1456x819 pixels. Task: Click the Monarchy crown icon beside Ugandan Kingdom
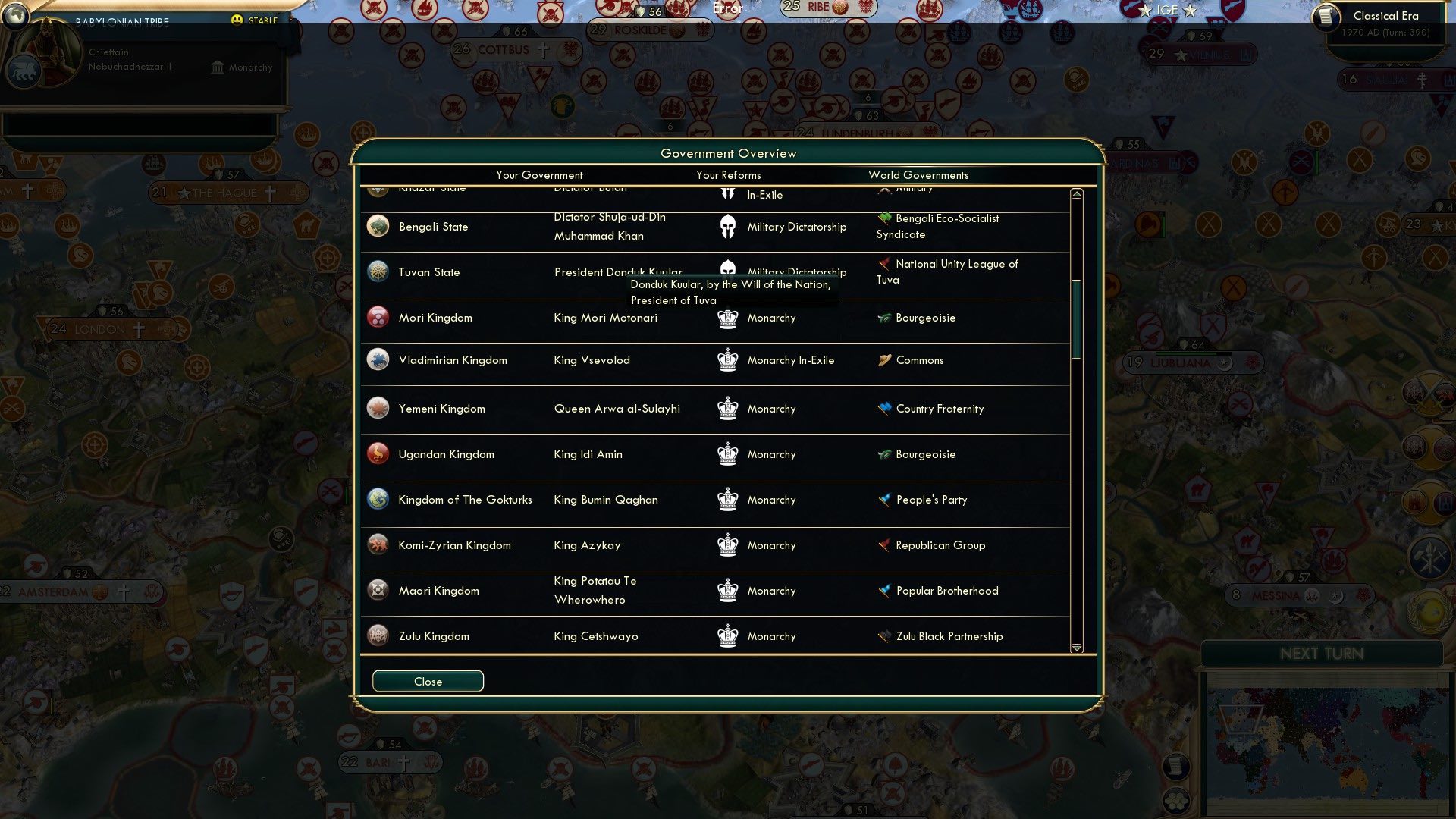pyautogui.click(x=727, y=454)
